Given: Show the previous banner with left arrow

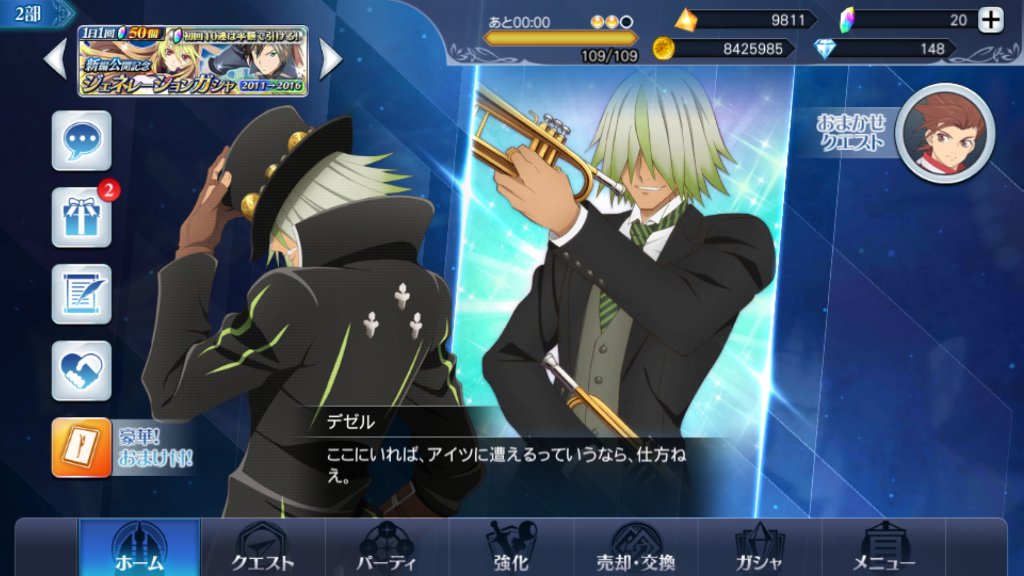Looking at the screenshot, I should [x=56, y=60].
